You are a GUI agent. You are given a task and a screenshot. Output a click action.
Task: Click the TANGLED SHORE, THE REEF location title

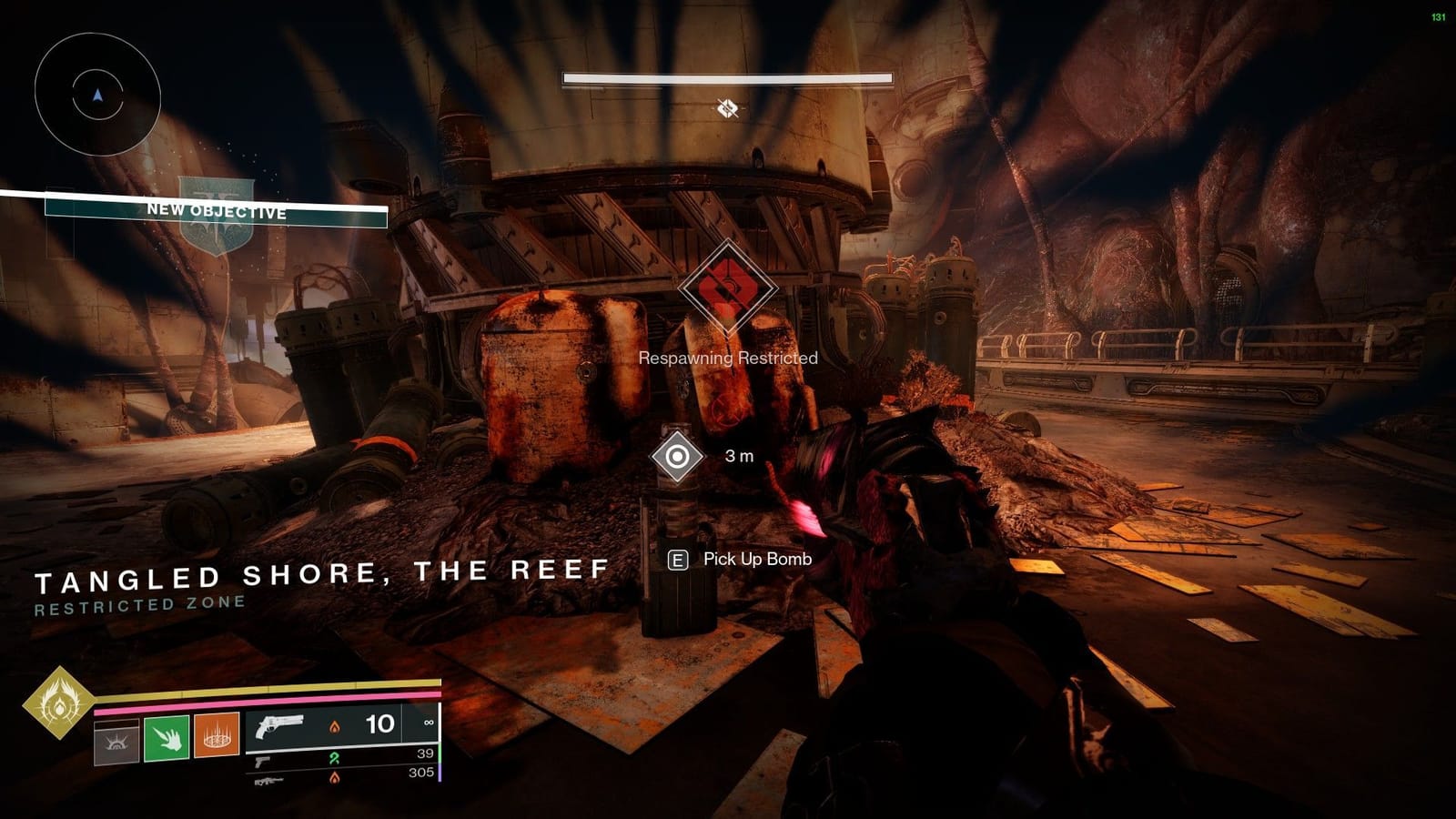tap(323, 571)
